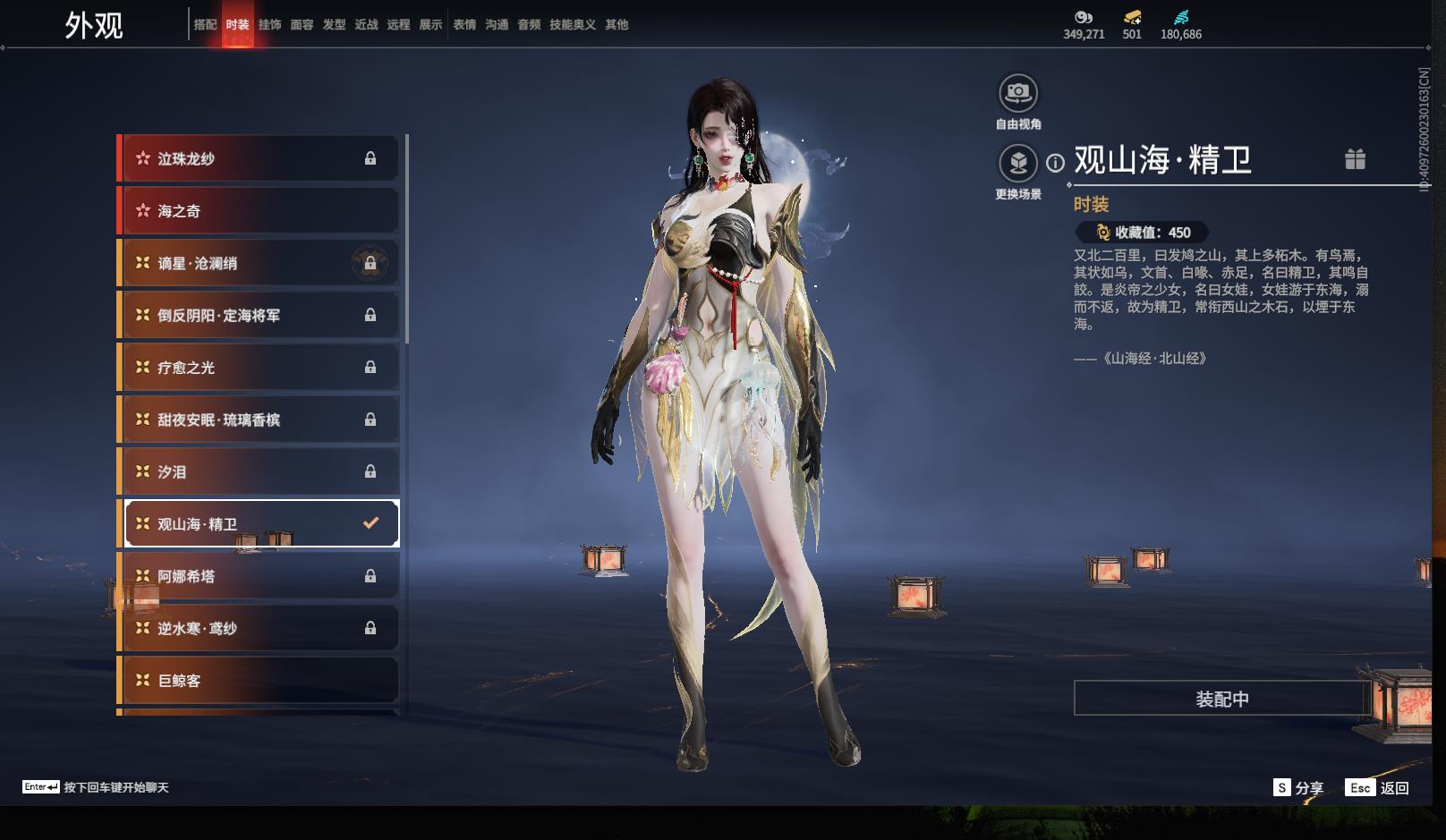The image size is (1446, 840).
Task: Select the 汐泪 outfit entry
Action: tap(259, 471)
